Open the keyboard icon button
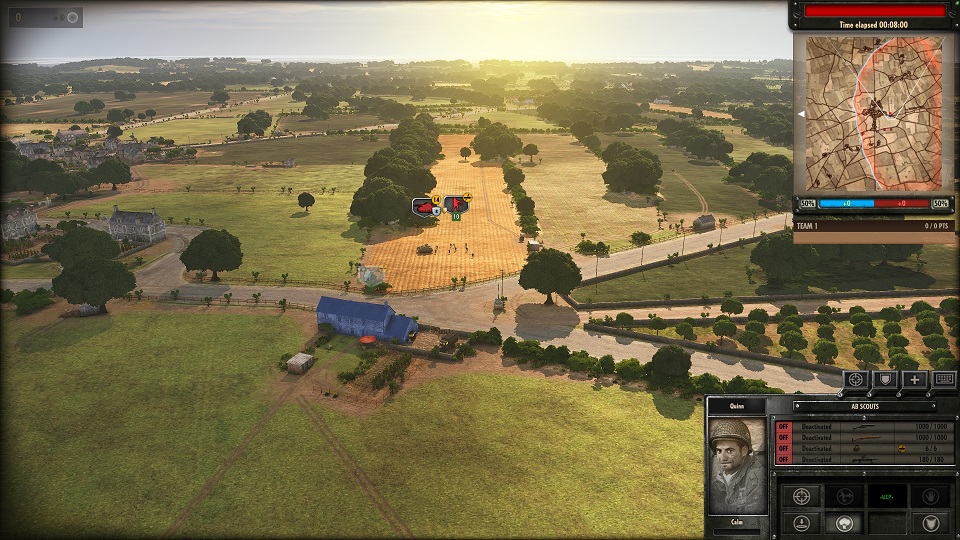This screenshot has height=540, width=960. pos(943,379)
